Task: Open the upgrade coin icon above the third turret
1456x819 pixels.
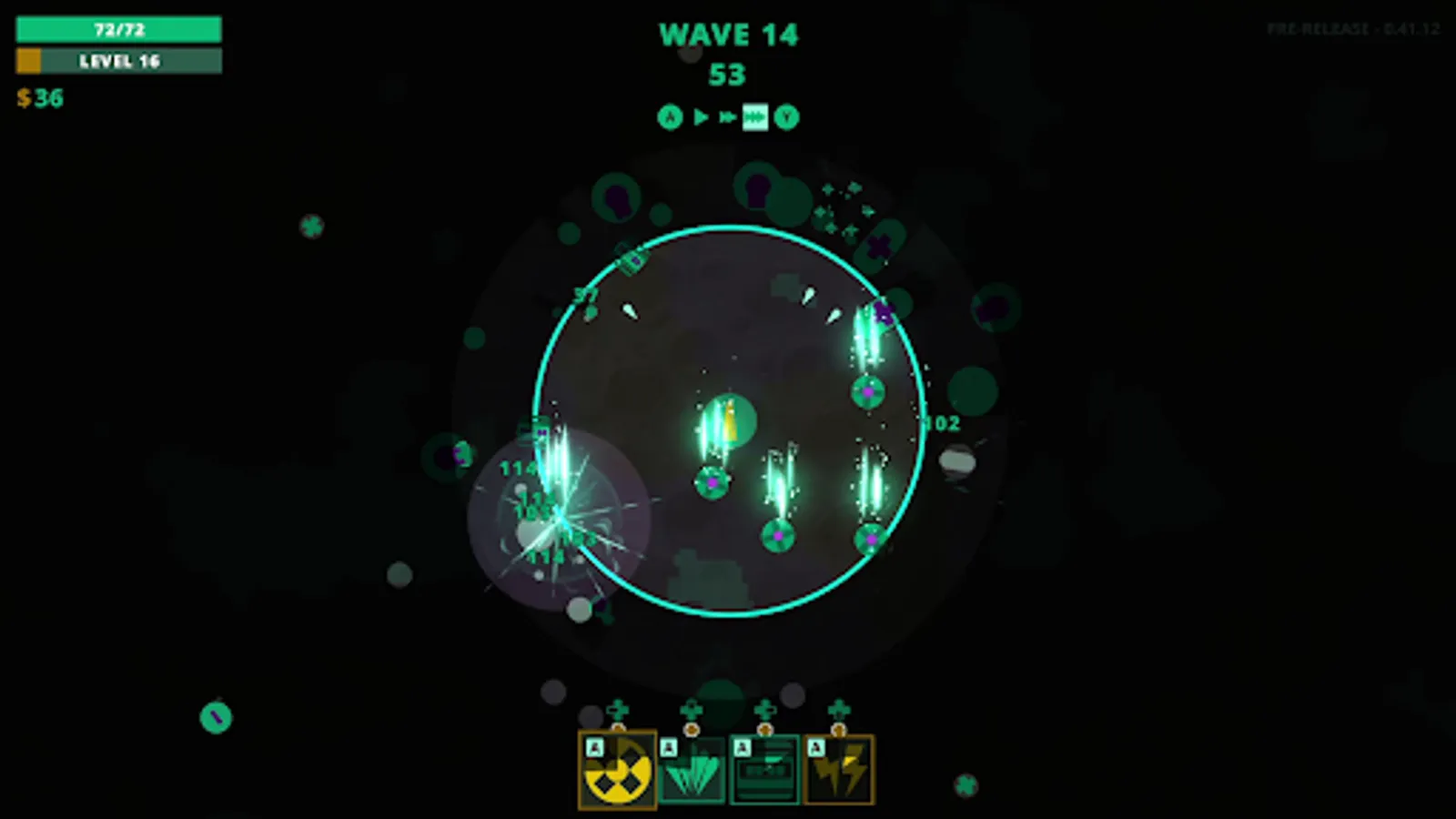Action: (x=764, y=731)
